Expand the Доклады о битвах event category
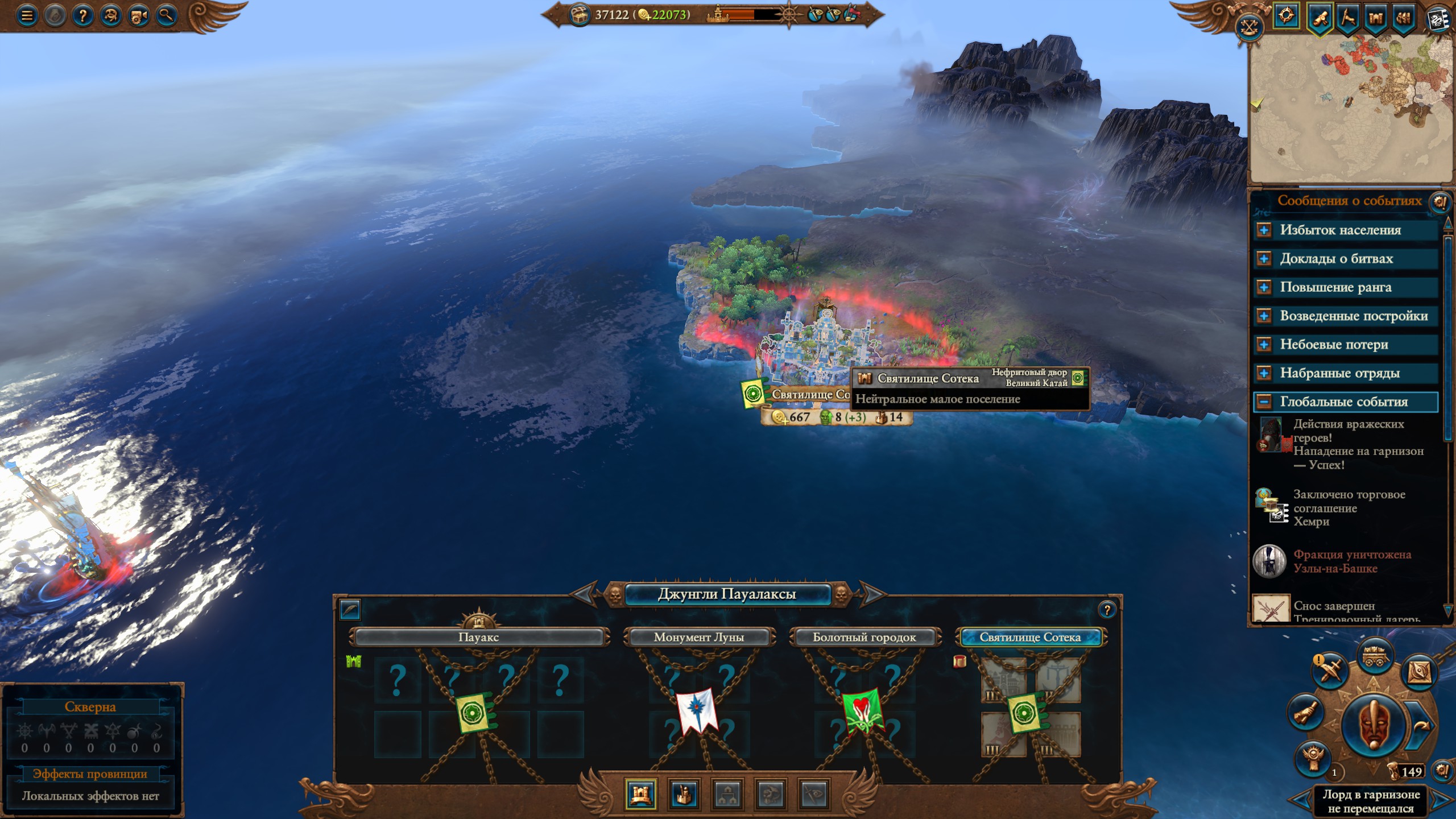 pyautogui.click(x=1264, y=259)
